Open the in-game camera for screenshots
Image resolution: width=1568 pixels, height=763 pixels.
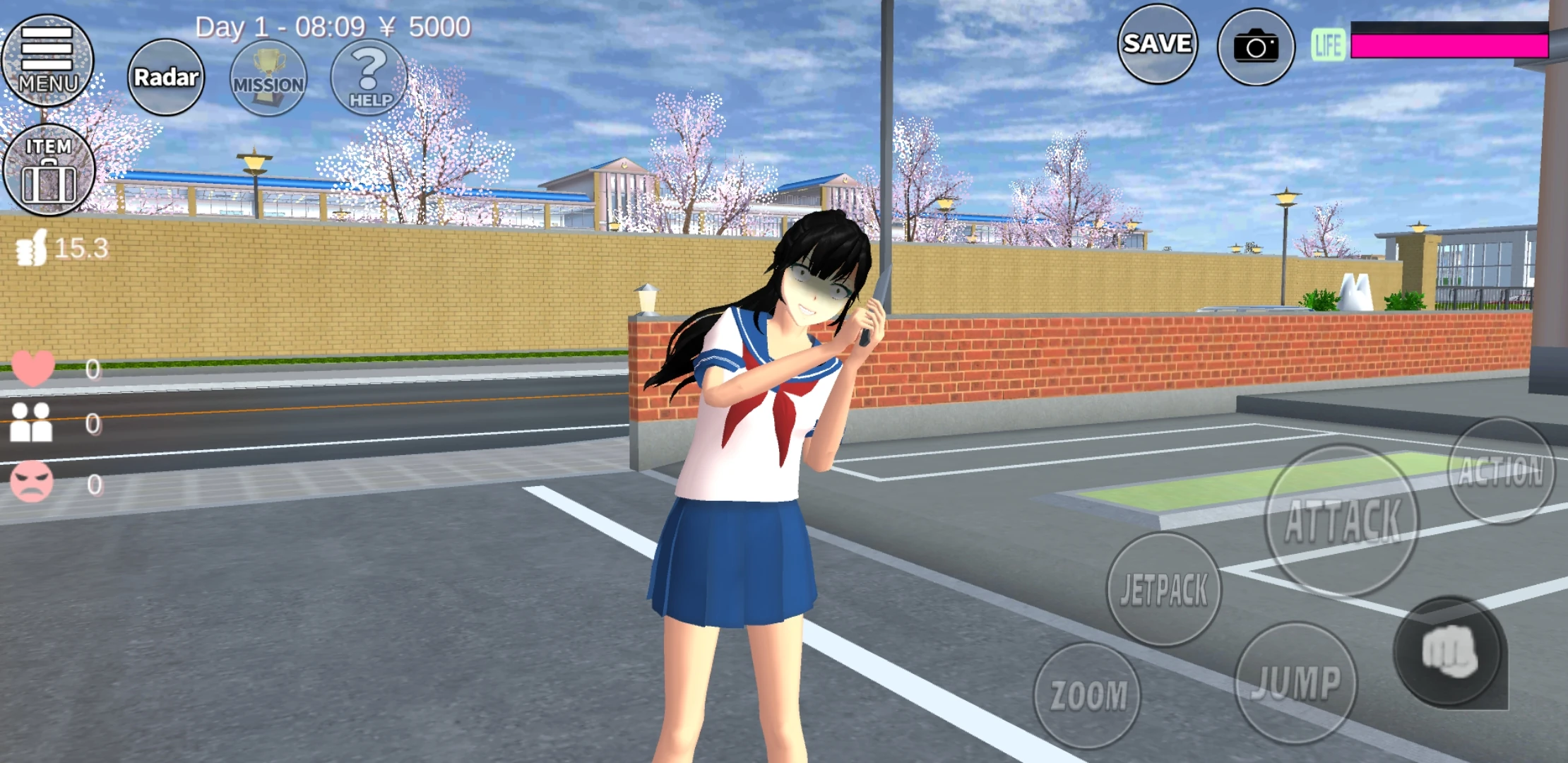(x=1259, y=44)
